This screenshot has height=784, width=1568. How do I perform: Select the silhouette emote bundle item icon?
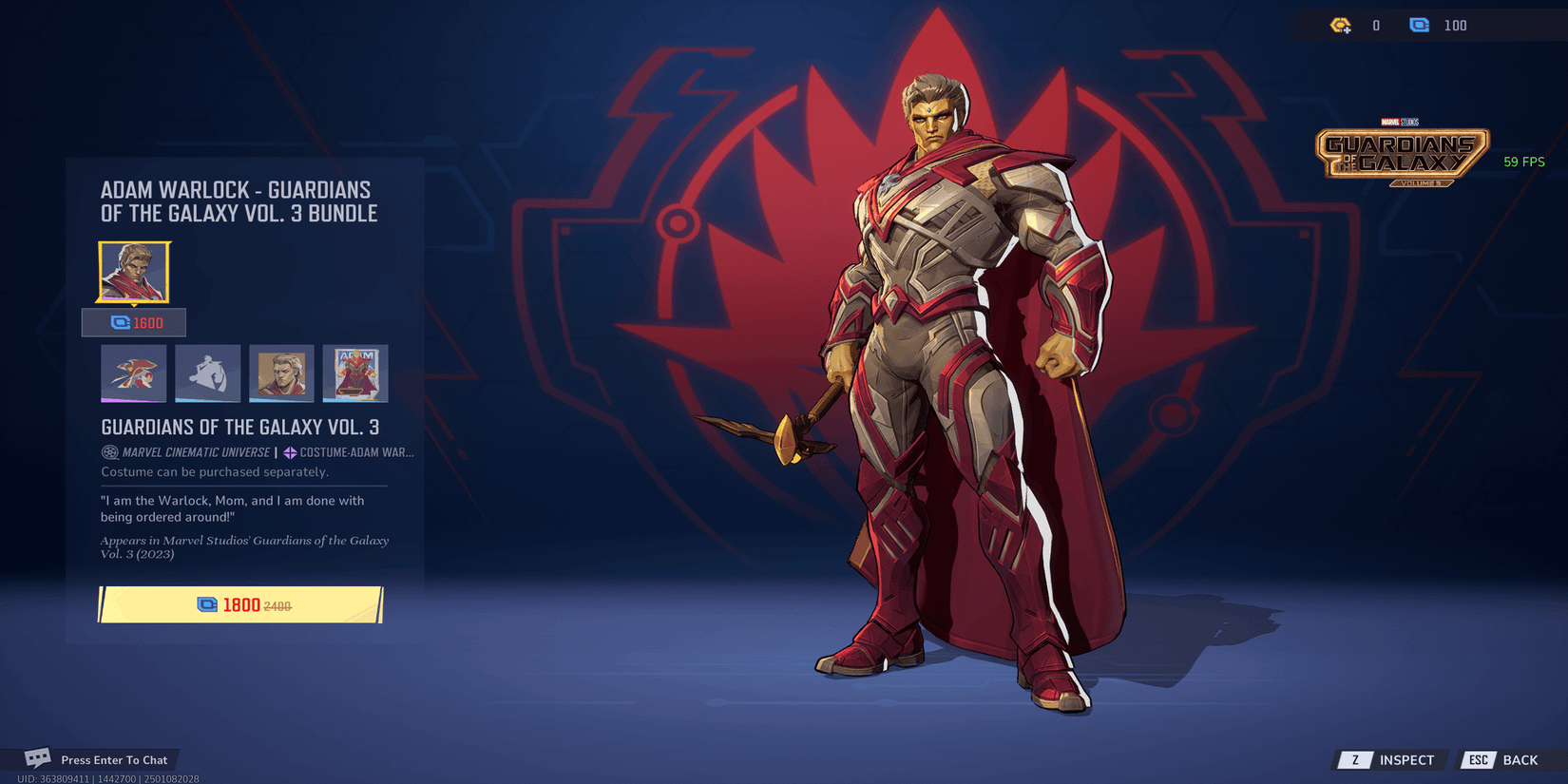[207, 373]
